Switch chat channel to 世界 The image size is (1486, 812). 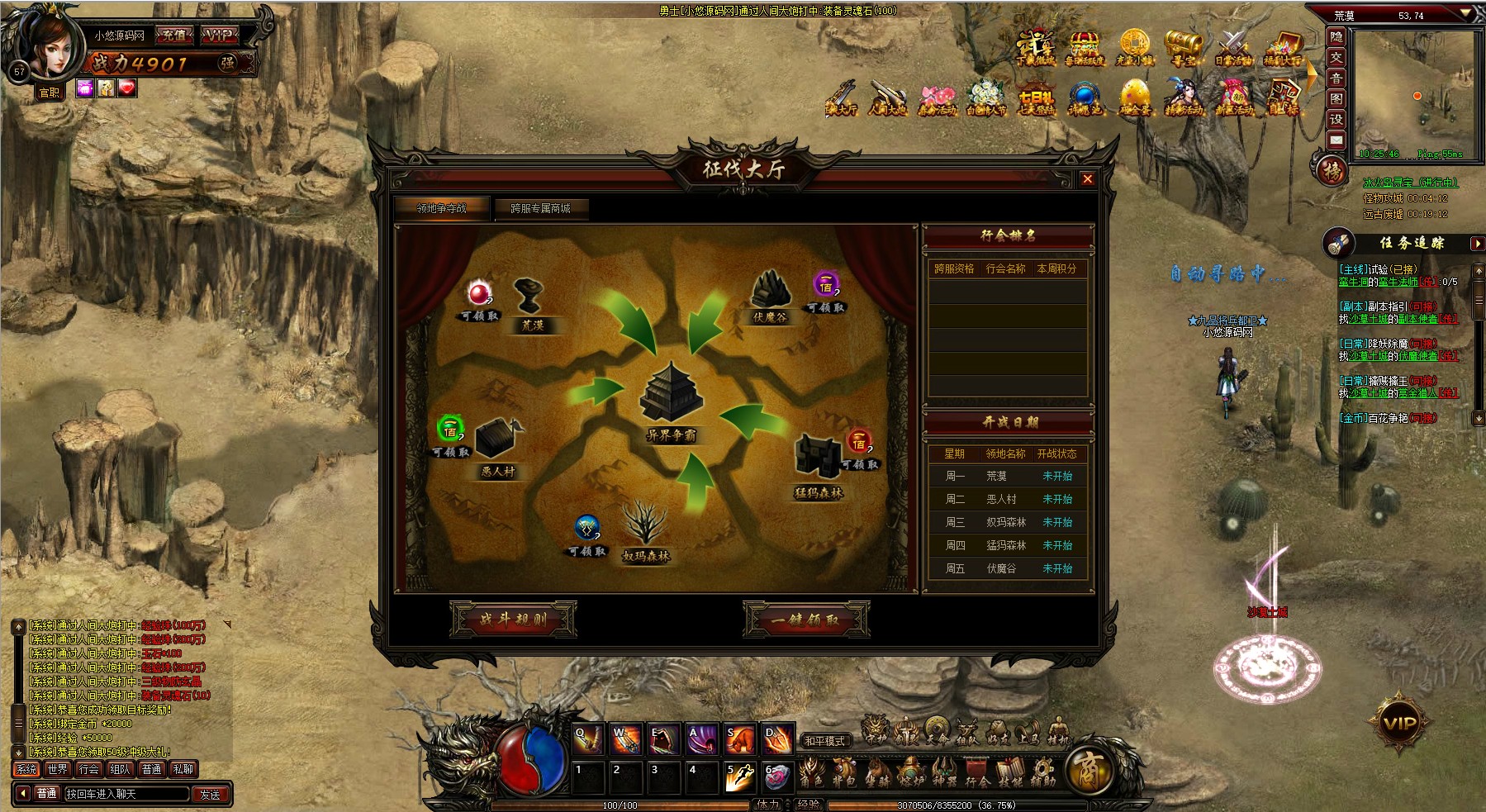tap(58, 769)
